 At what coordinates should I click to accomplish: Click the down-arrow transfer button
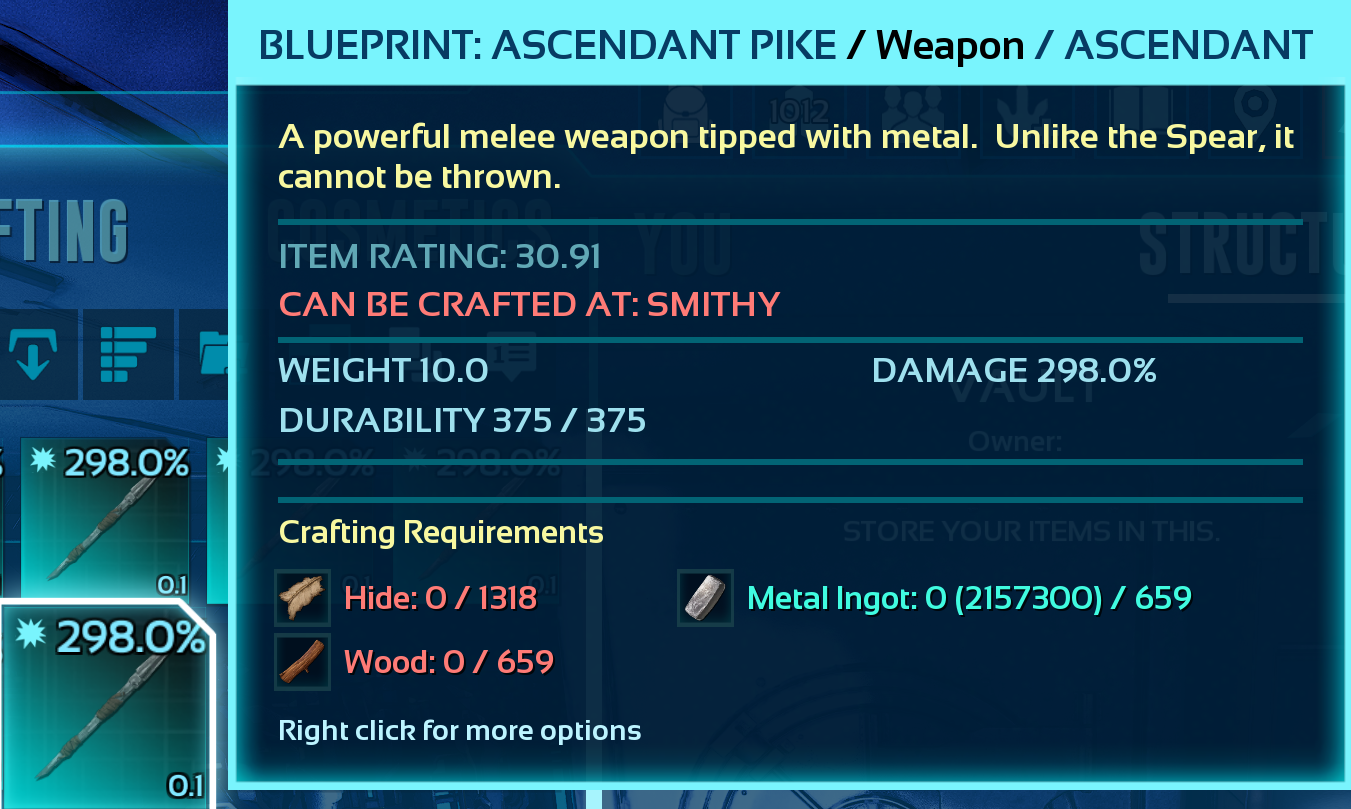tap(33, 354)
